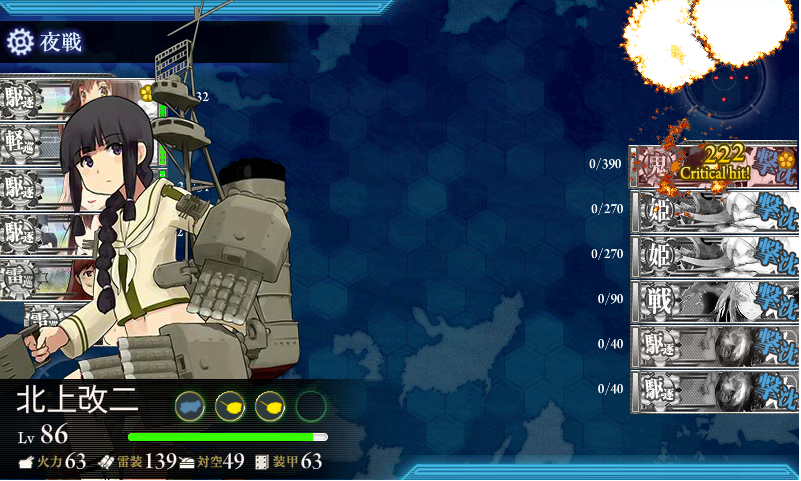Select Kitakami's empty fourth equipment slot
Image resolution: width=801 pixels, height=481 pixels.
[311, 405]
